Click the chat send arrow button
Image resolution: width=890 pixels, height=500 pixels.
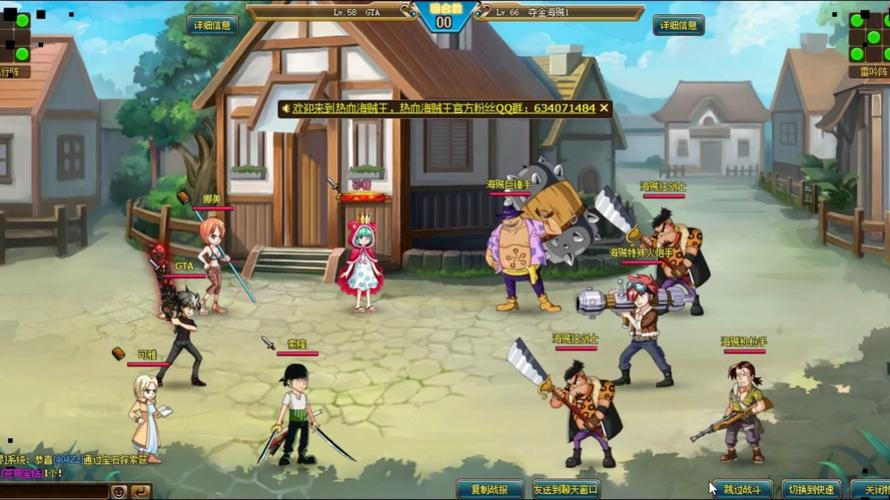coord(140,492)
